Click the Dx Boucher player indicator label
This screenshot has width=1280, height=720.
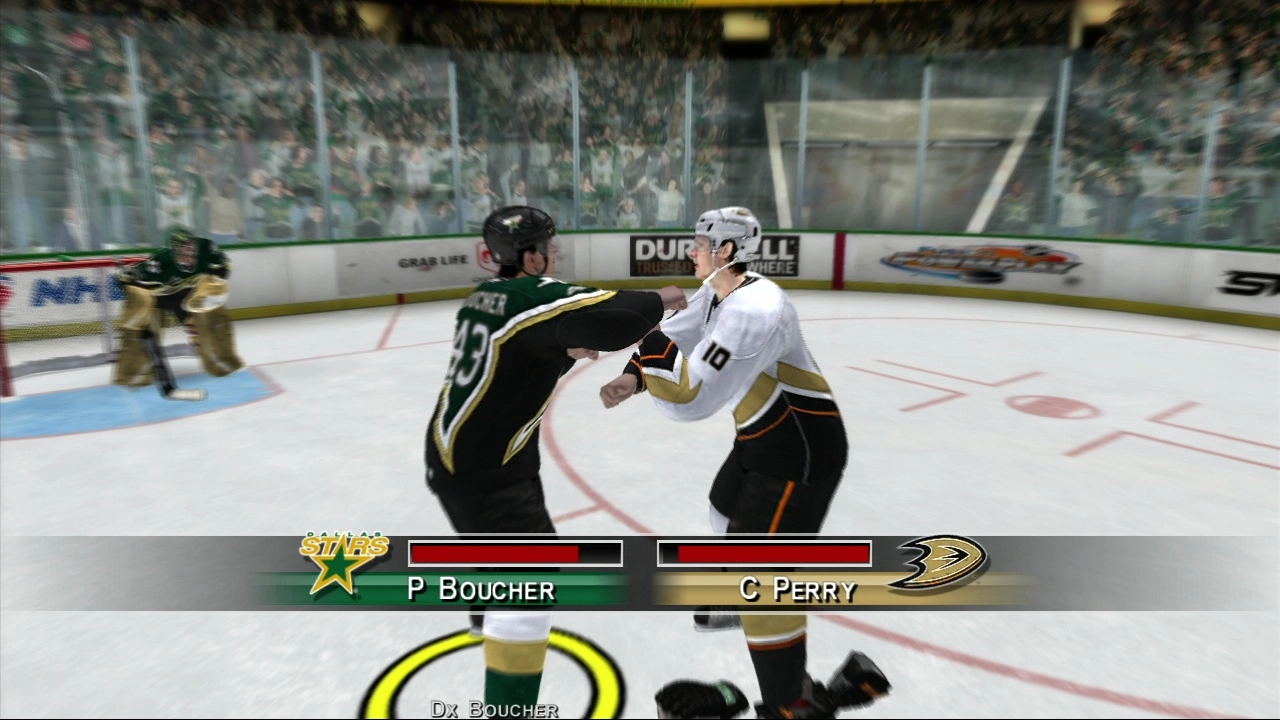[x=494, y=709]
